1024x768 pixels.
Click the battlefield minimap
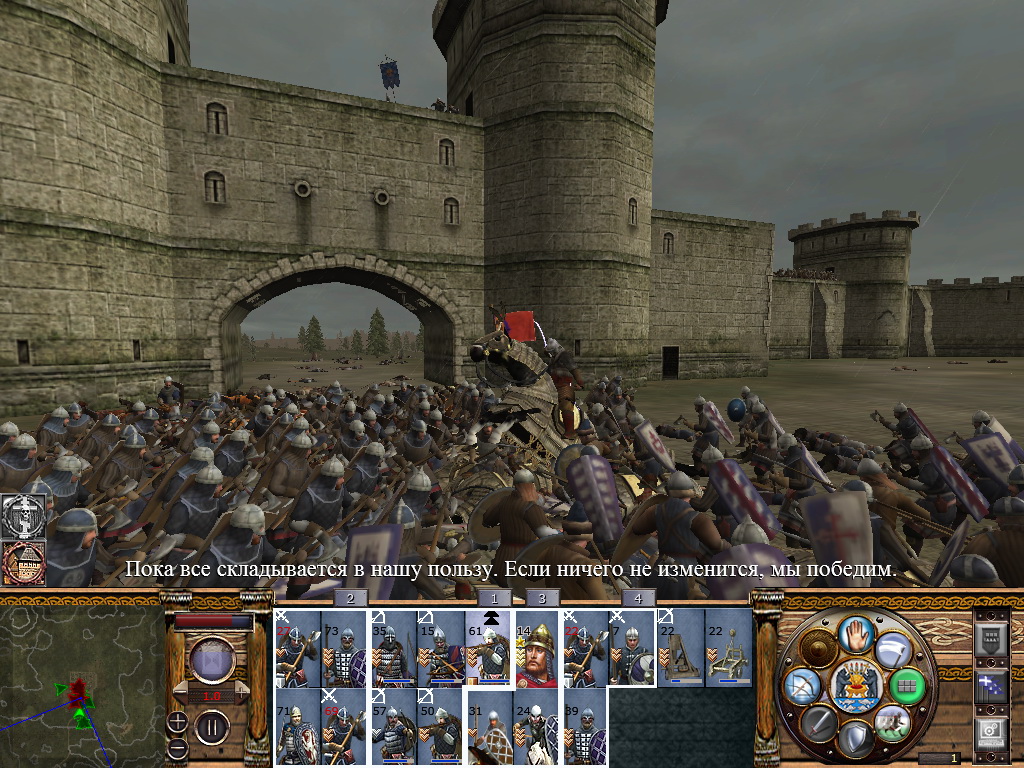click(x=82, y=689)
